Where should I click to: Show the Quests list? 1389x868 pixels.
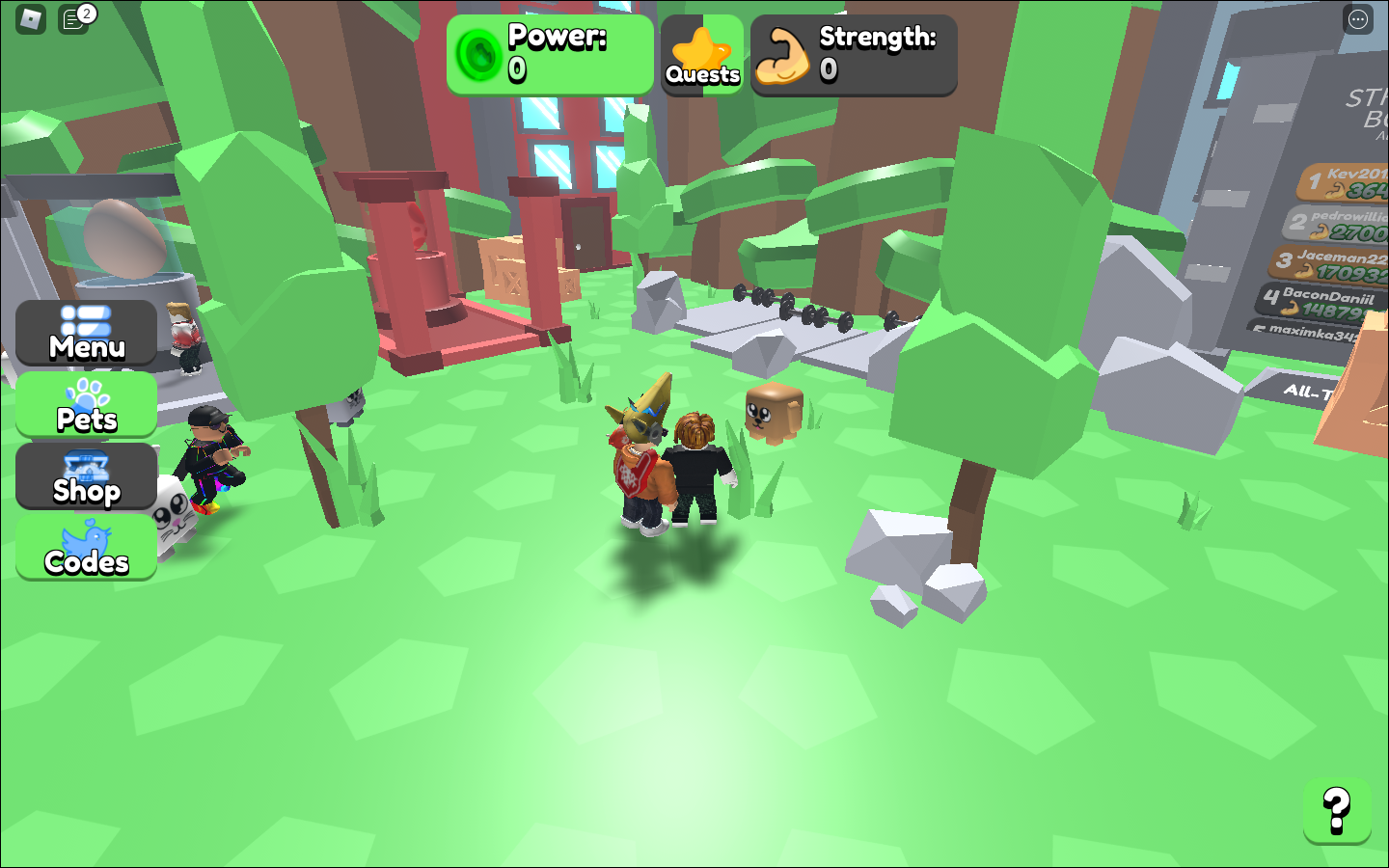[x=702, y=55]
